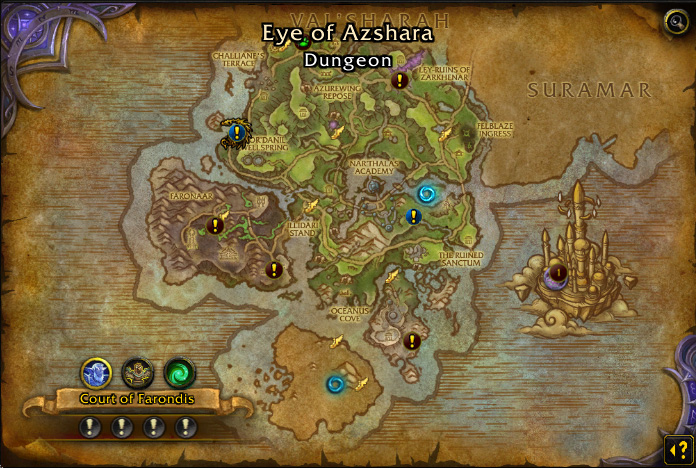Select the armored figure emissary icon
The height and width of the screenshot is (468, 696).
pos(138,373)
